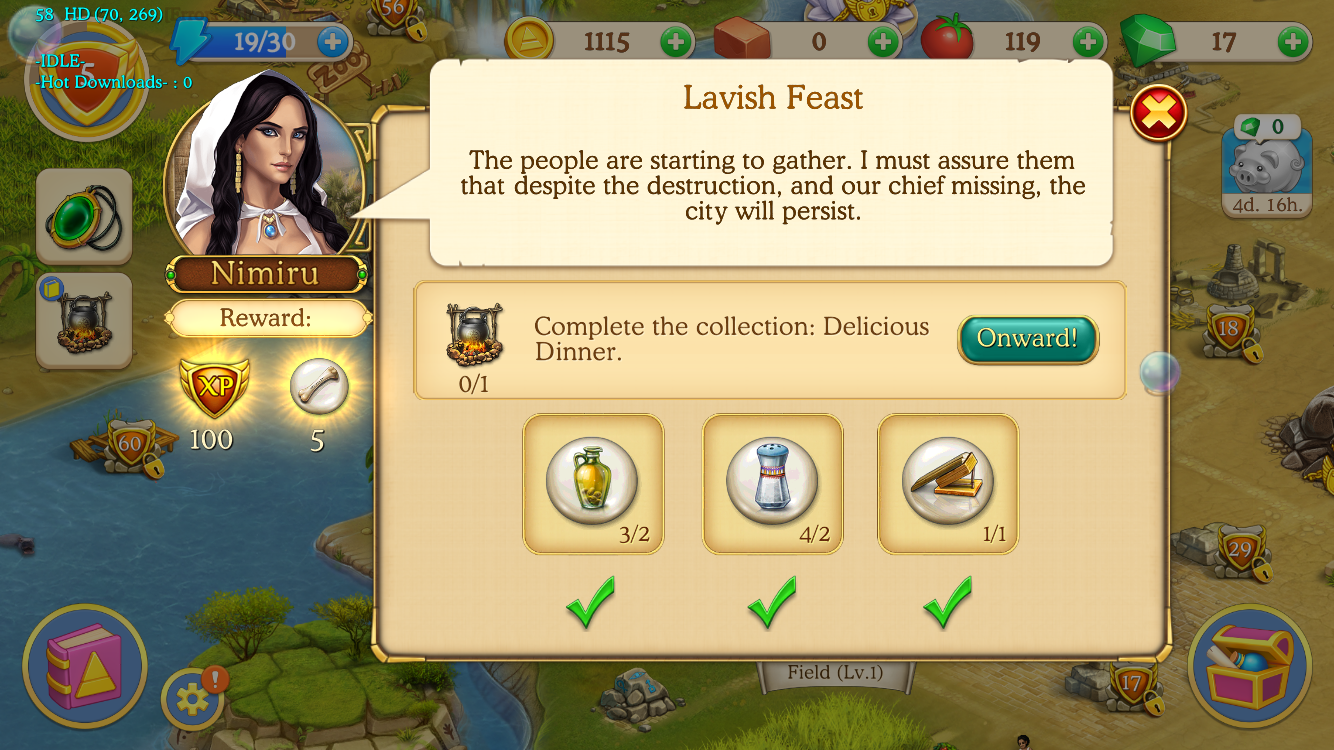This screenshot has width=1334, height=750.
Task: Tap the bone reward icon
Action: coord(318,387)
